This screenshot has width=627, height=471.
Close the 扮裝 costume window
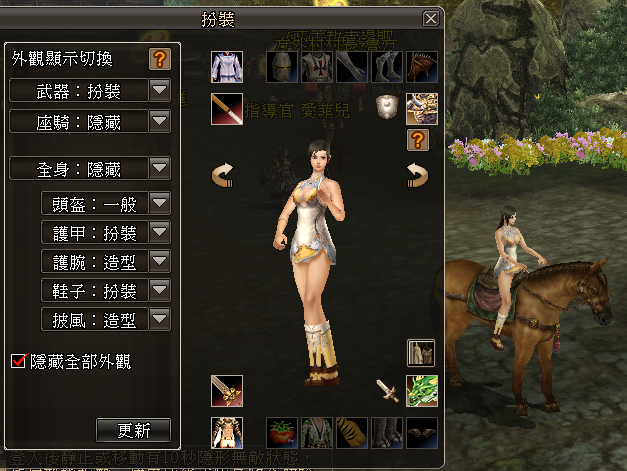(431, 18)
